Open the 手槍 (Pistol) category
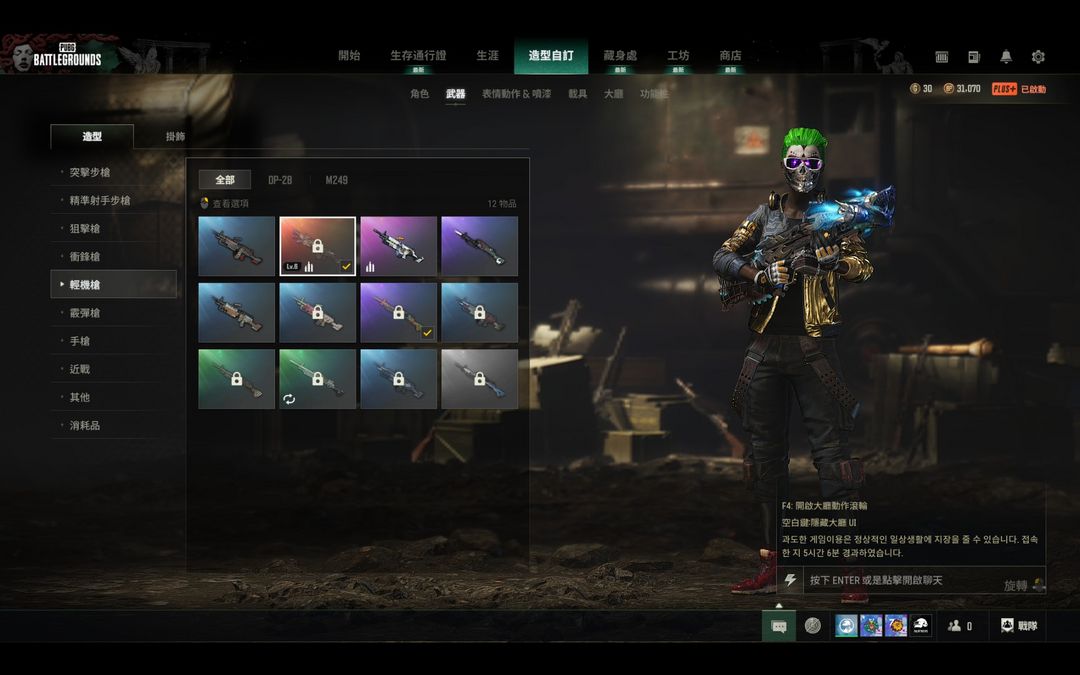1080x675 pixels. pyautogui.click(x=80, y=341)
